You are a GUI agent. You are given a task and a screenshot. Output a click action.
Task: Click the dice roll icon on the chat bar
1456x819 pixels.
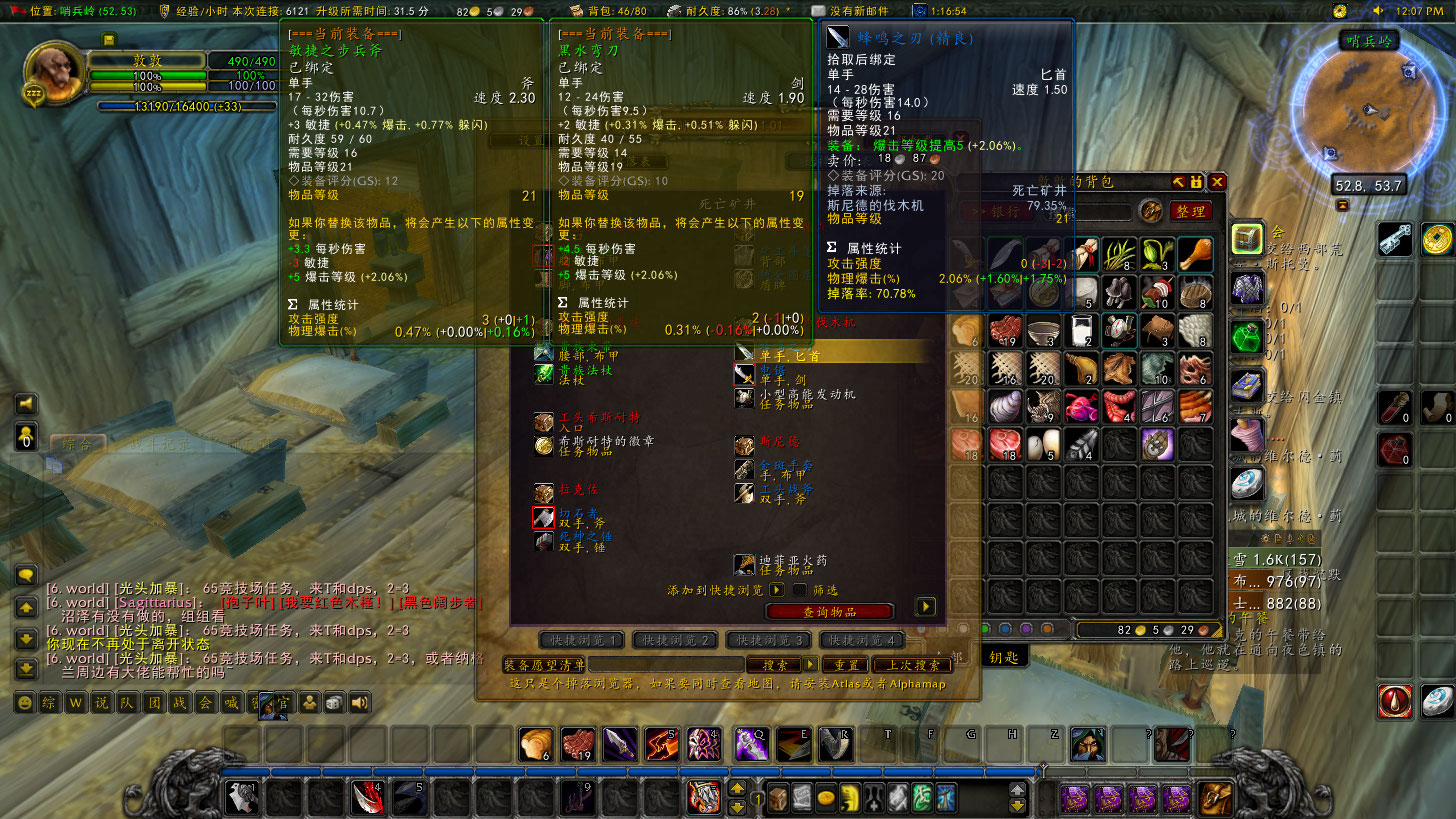[x=334, y=703]
